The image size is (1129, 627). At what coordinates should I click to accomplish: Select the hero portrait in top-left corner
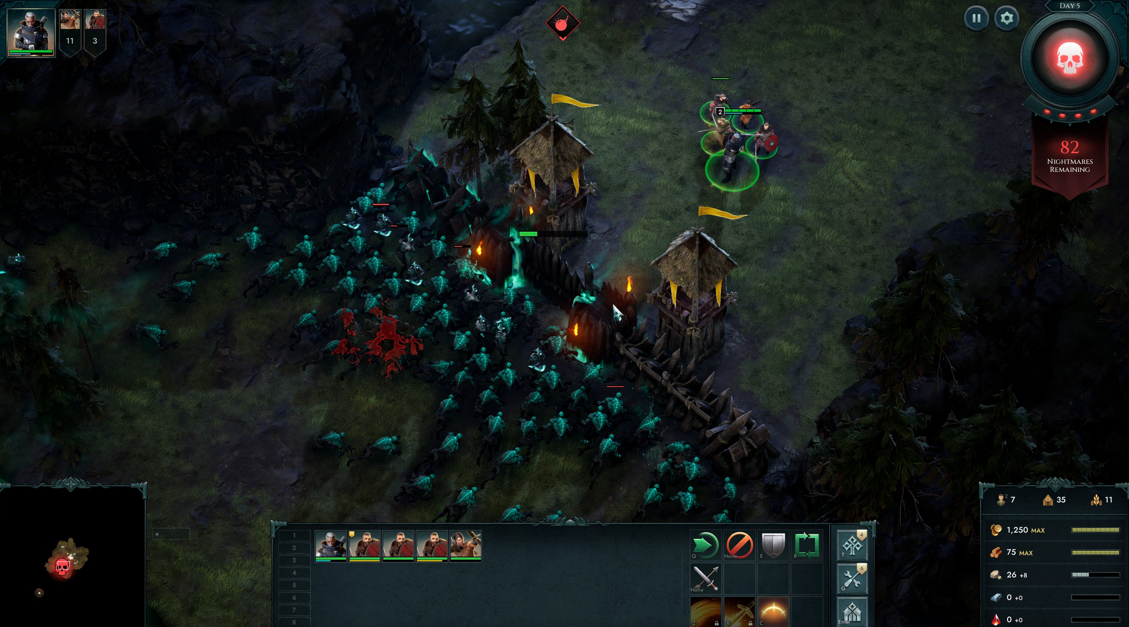click(30, 32)
